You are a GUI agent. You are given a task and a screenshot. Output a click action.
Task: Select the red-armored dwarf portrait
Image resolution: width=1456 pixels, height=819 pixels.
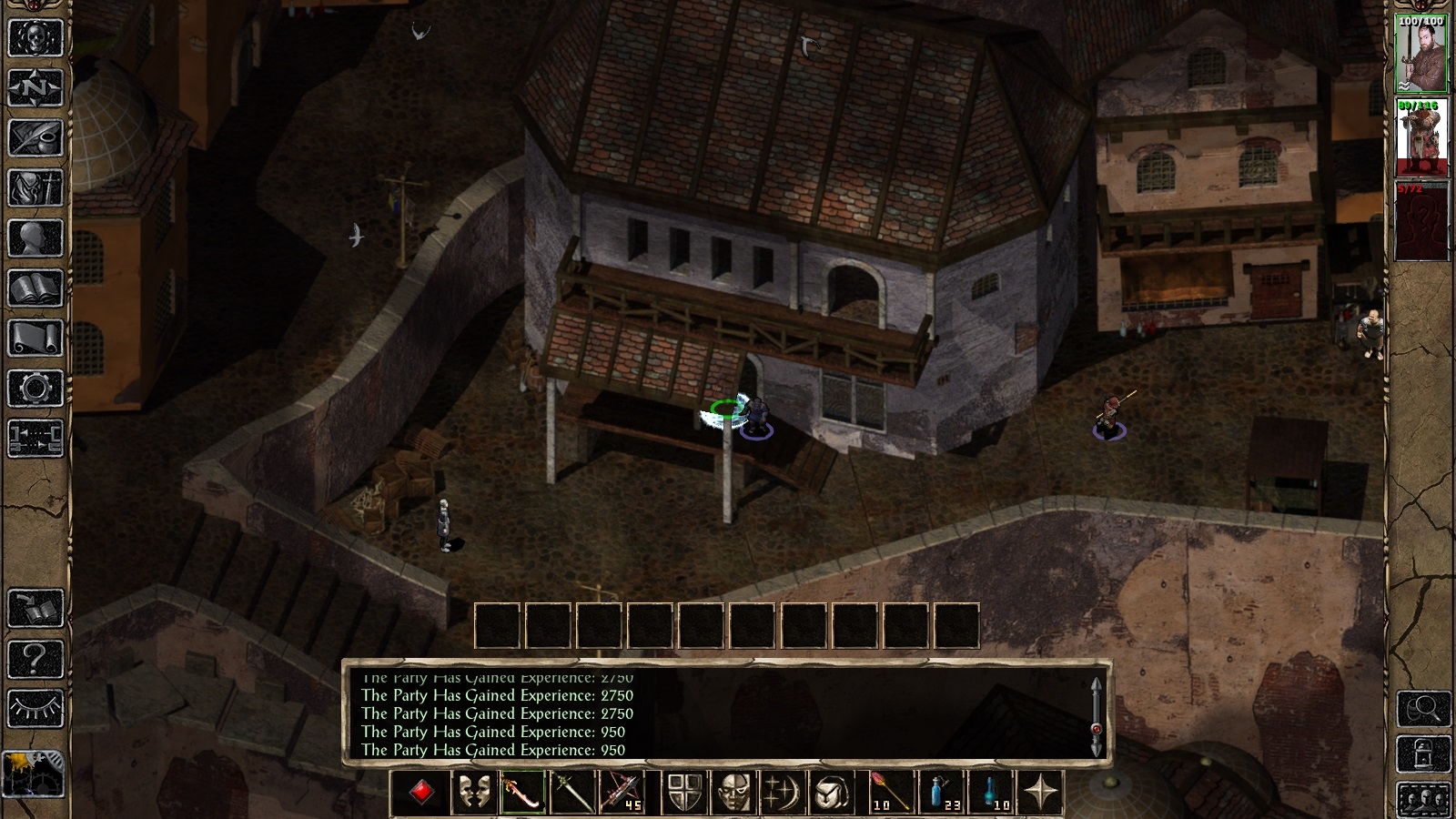[x=1421, y=137]
